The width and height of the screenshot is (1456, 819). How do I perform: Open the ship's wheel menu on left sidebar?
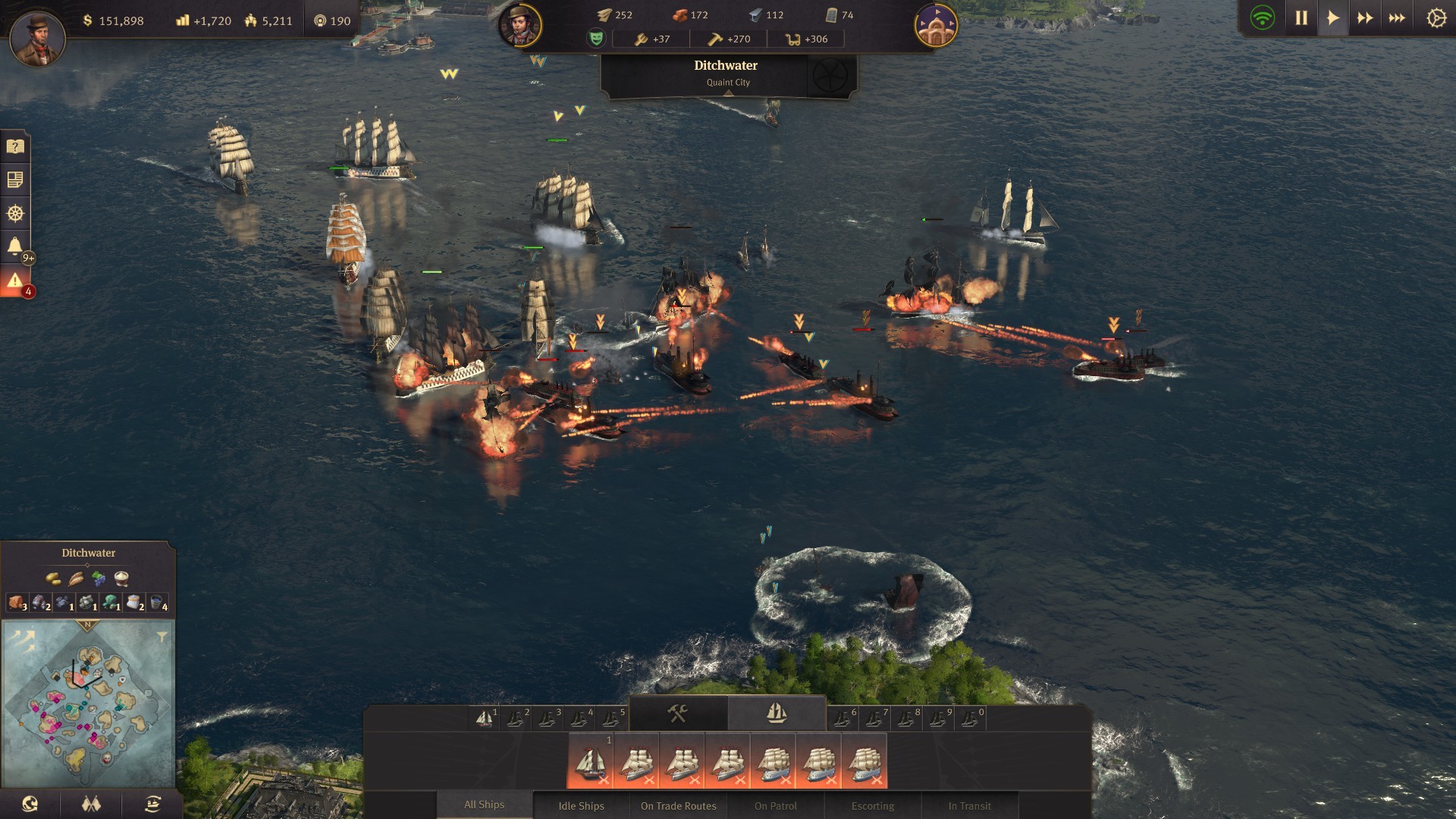coord(15,213)
